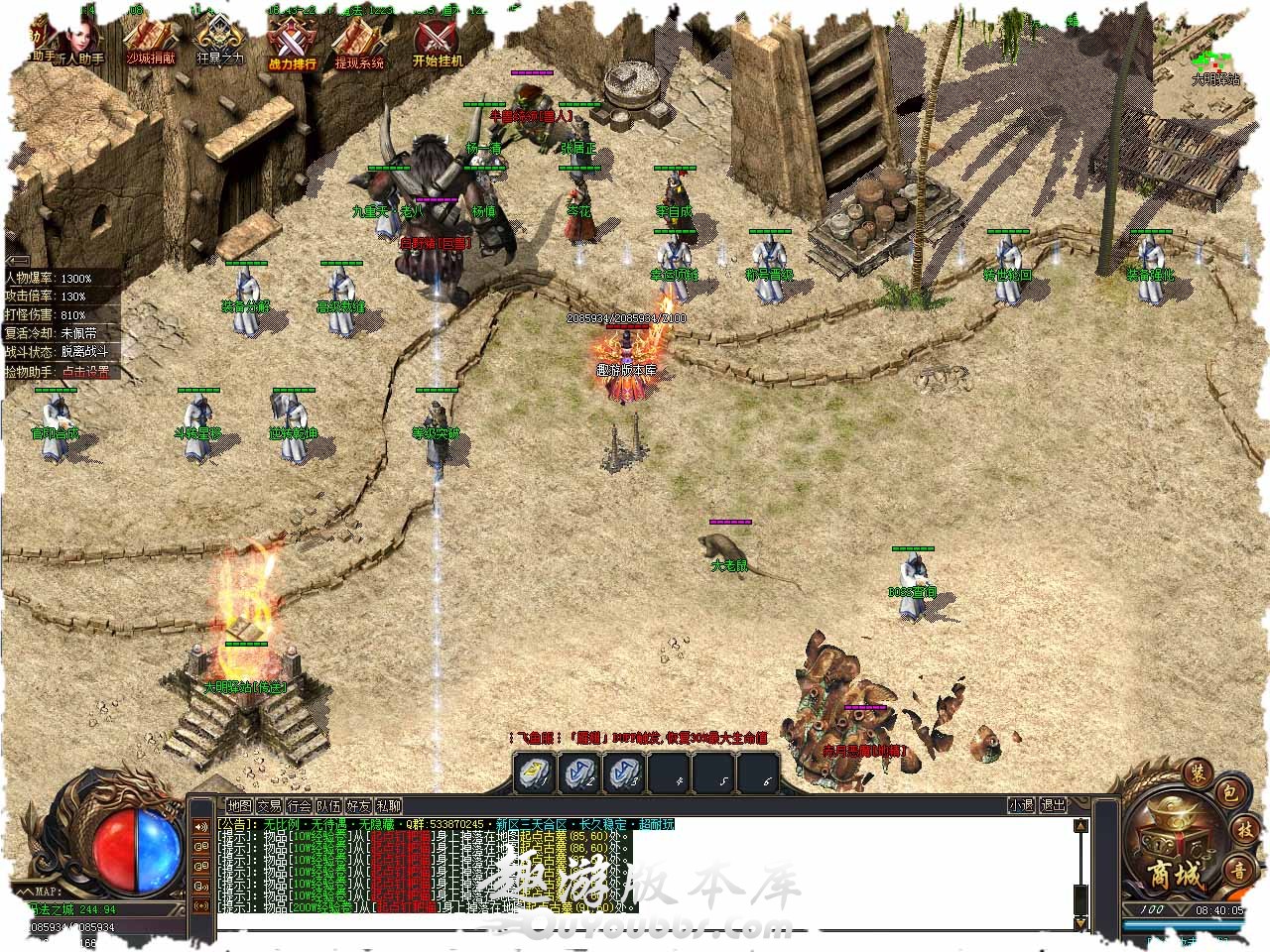Open the 提现系统 withdrawal system

click(x=359, y=44)
